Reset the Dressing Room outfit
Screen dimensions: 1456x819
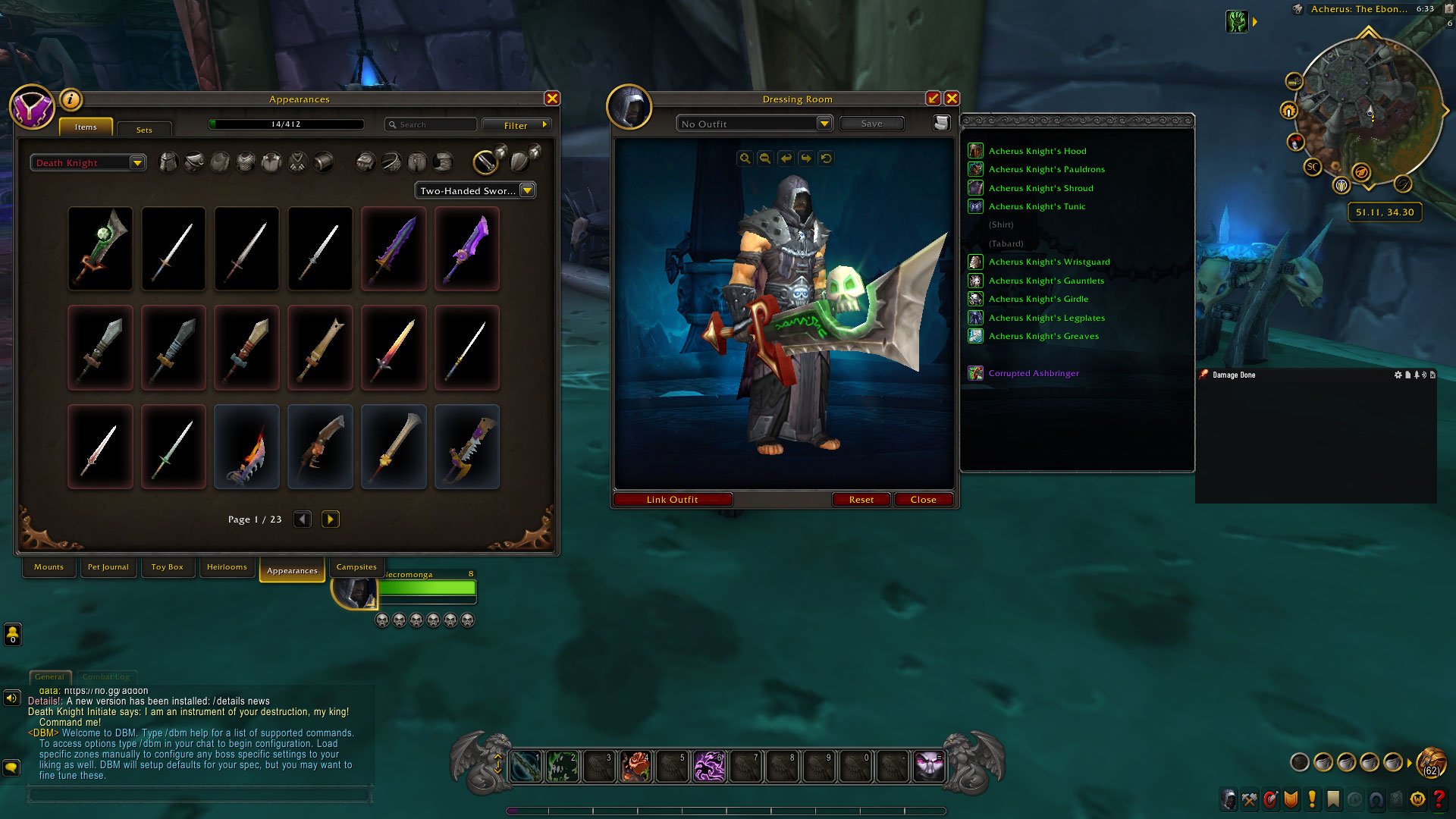click(861, 500)
